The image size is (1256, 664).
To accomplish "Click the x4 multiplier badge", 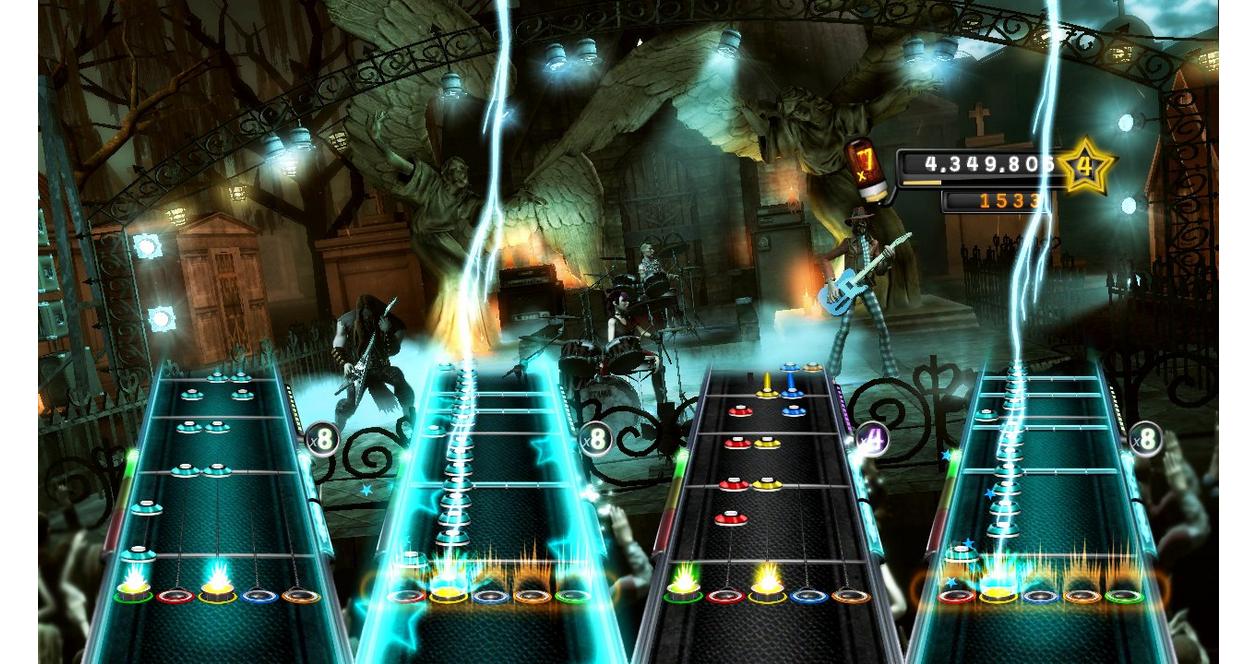I will 872,438.
